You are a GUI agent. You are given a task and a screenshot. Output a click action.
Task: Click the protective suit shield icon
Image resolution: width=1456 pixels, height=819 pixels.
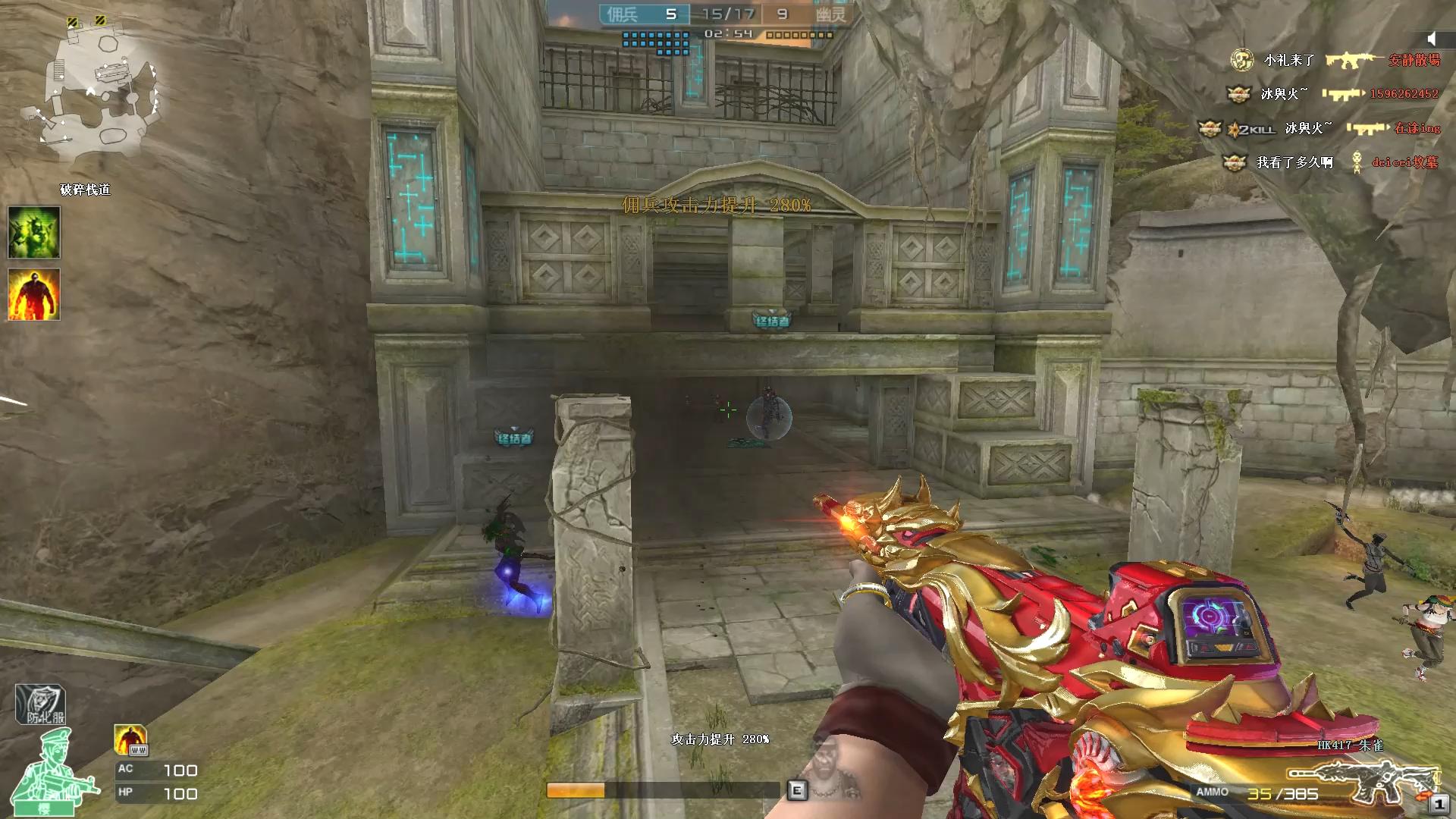41,704
